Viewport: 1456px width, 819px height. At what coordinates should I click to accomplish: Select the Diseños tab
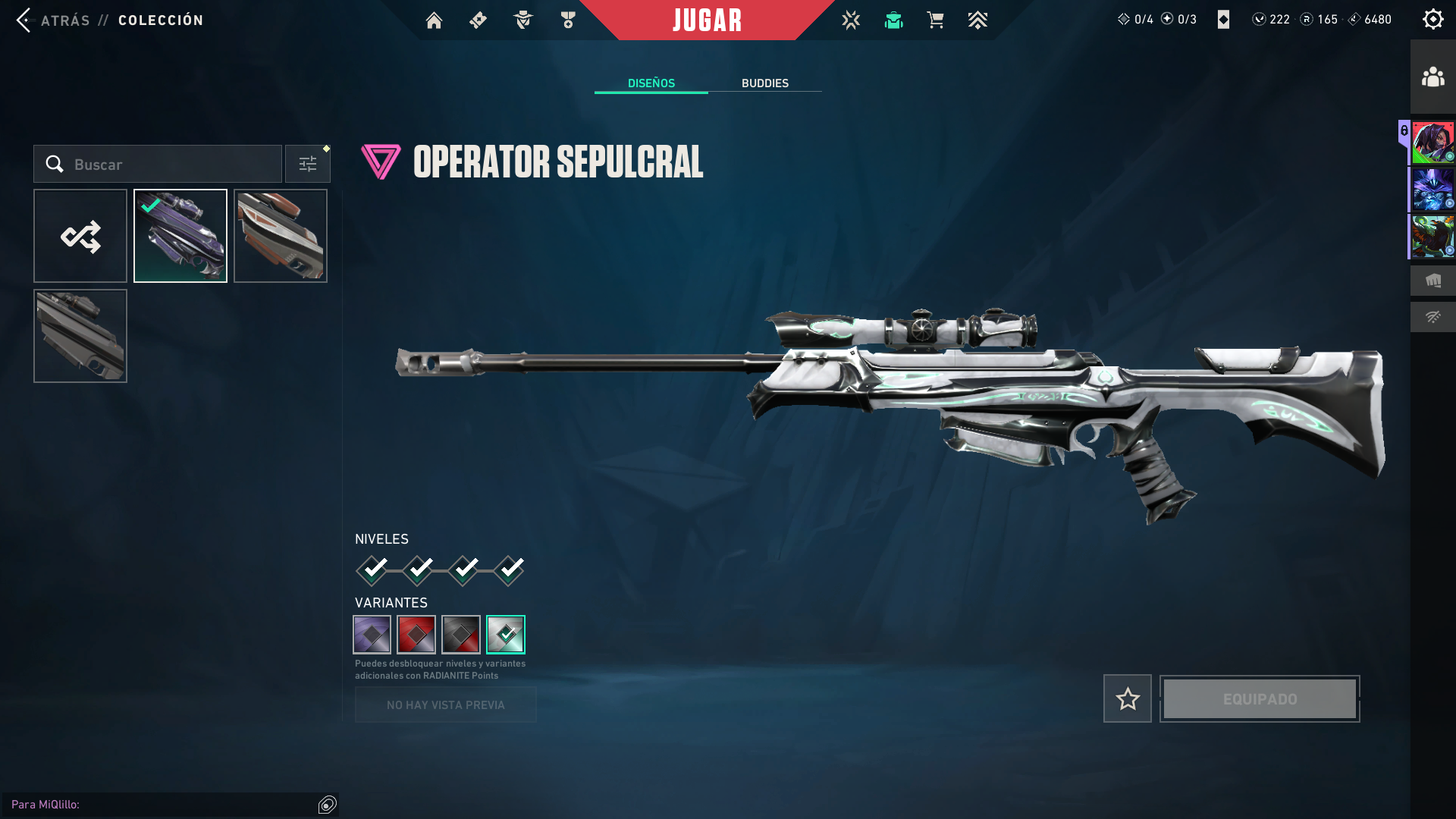(x=651, y=83)
